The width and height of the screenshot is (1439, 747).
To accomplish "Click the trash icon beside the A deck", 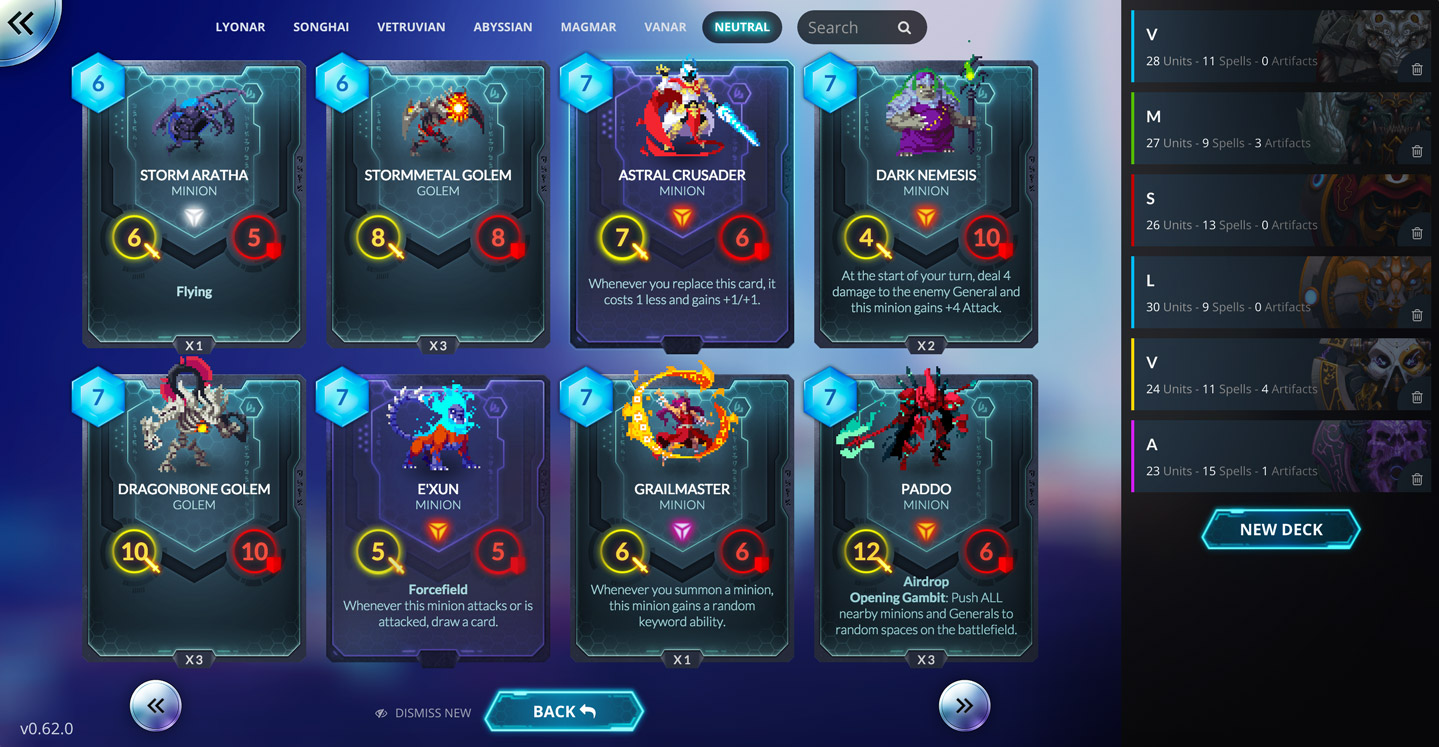I will 1417,479.
